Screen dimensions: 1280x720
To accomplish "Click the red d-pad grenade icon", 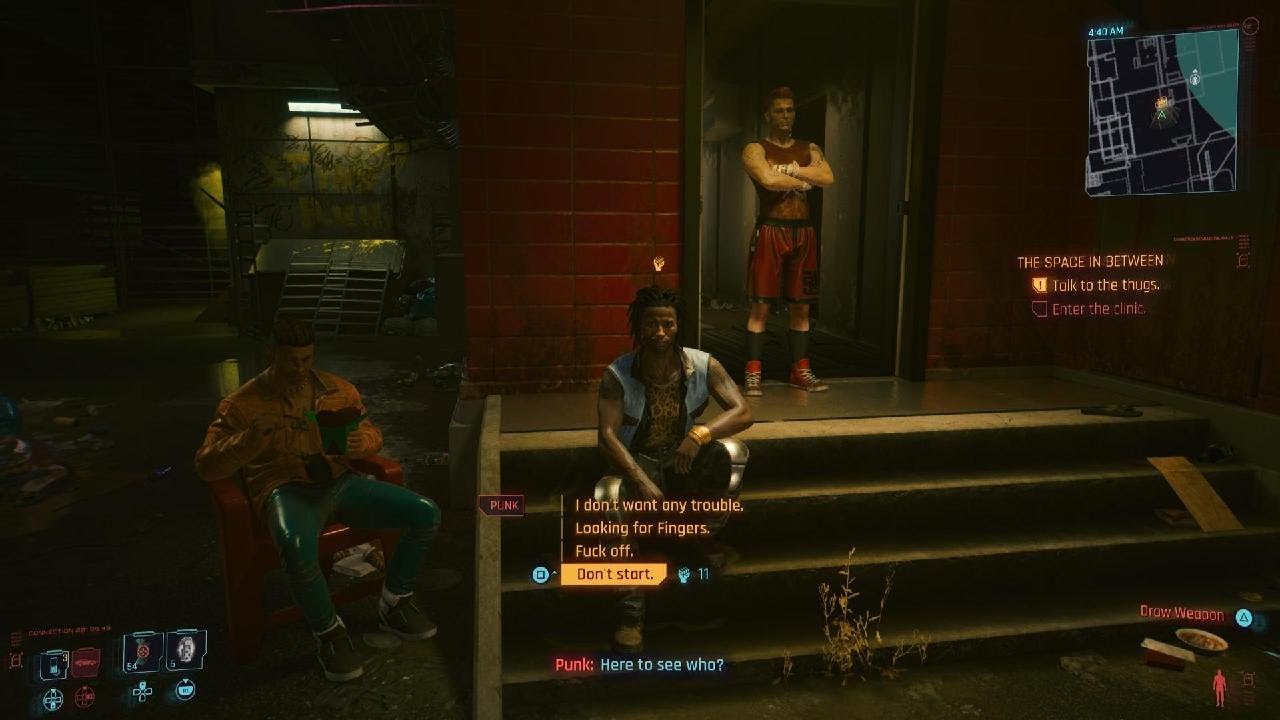I will click(85, 697).
